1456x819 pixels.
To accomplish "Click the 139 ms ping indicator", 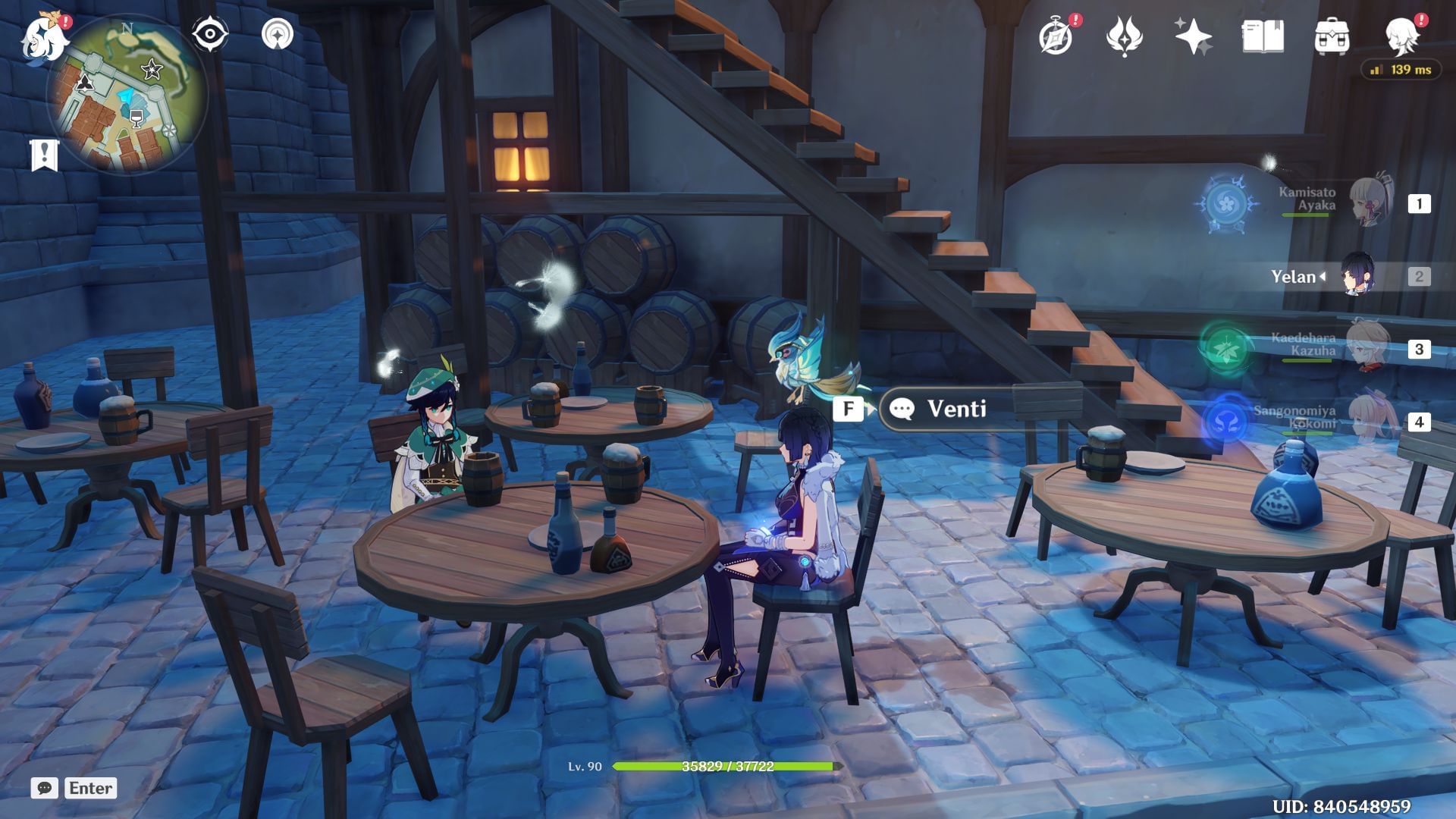I will [x=1403, y=69].
